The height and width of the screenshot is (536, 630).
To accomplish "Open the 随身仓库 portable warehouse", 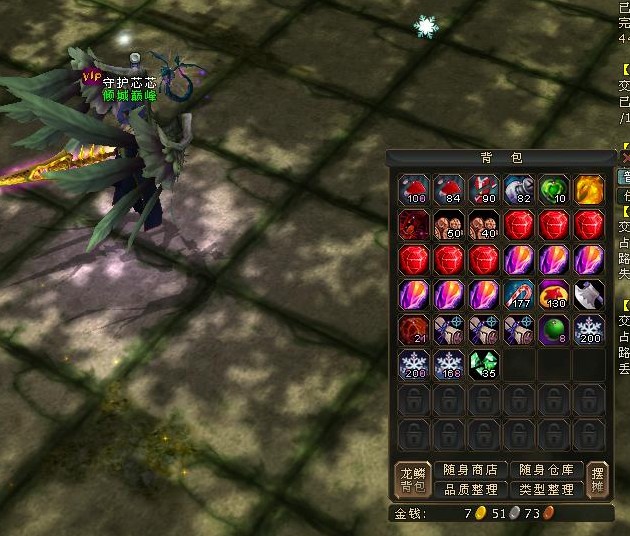I will point(546,471).
